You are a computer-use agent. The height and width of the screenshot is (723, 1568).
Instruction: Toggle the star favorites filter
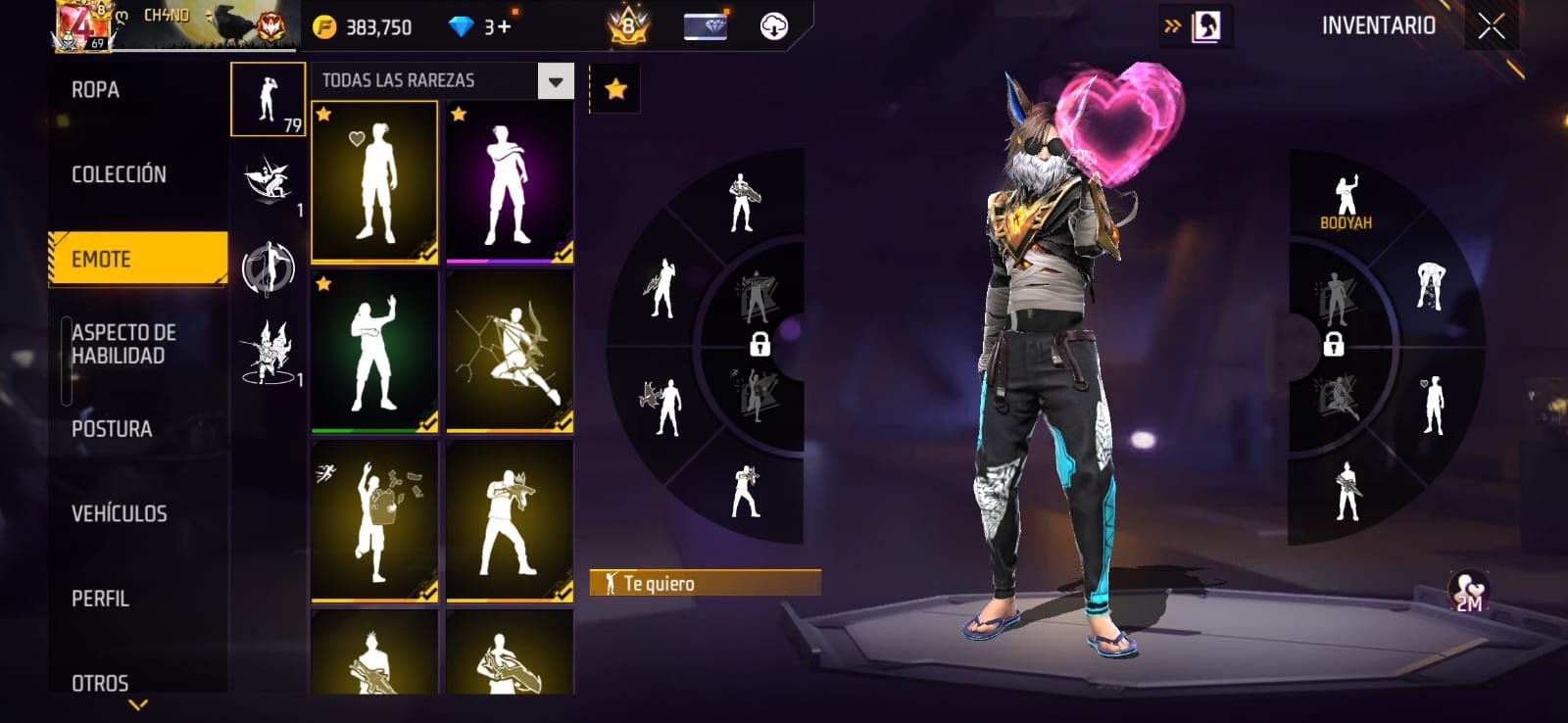click(x=615, y=89)
